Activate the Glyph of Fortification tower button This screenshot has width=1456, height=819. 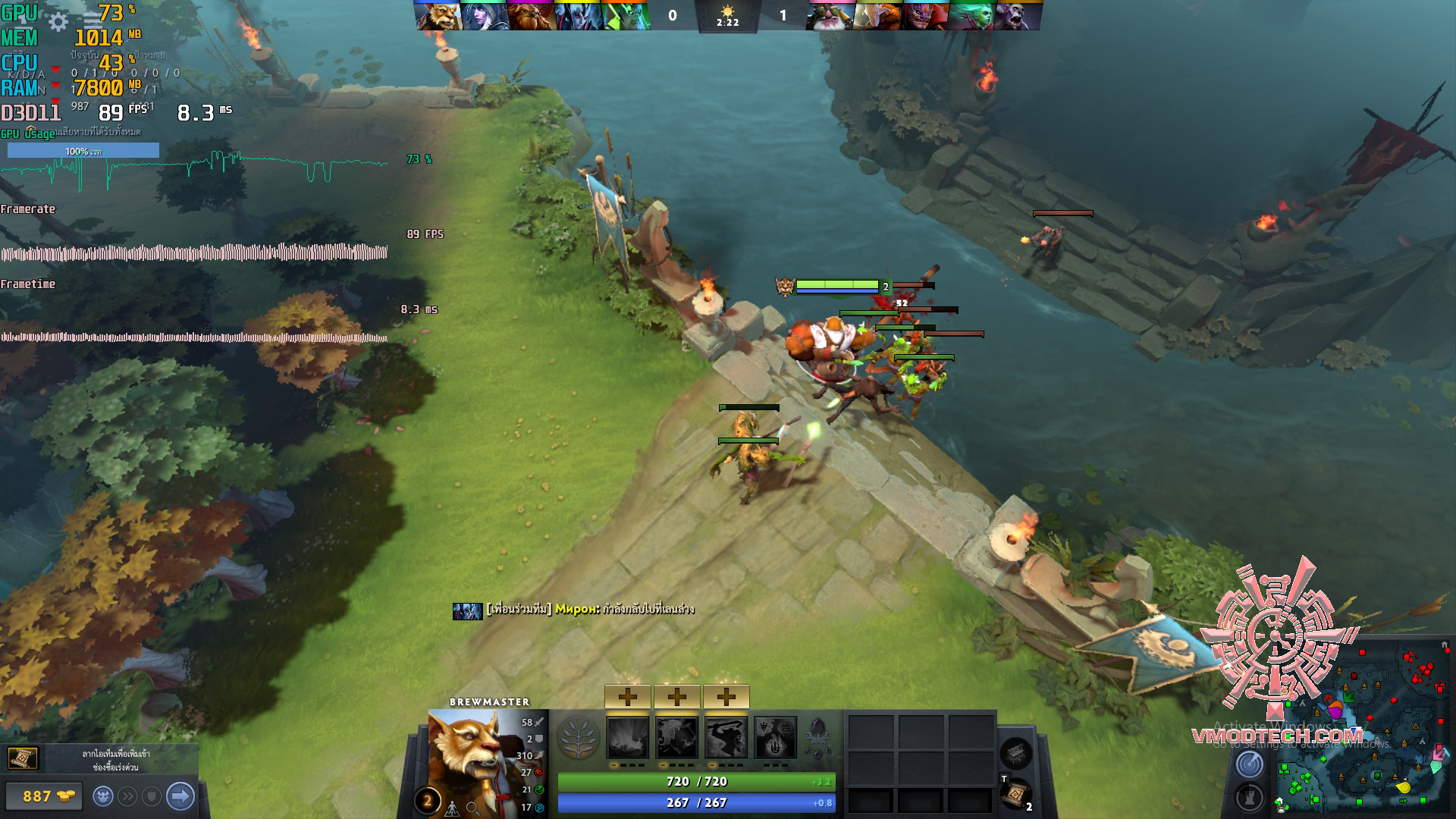[x=1249, y=798]
